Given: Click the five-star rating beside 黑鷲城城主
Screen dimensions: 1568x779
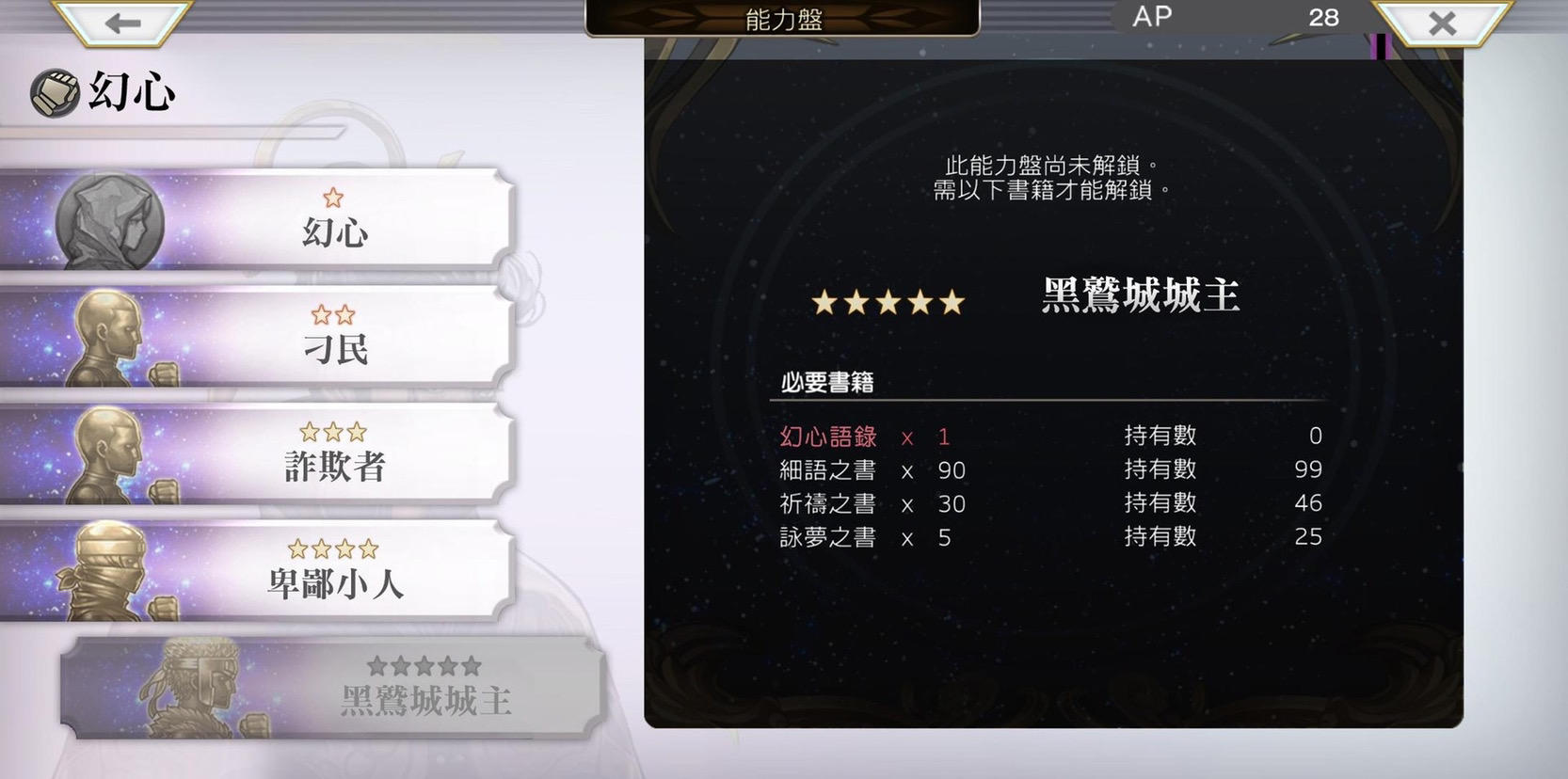Looking at the screenshot, I should 888,301.
